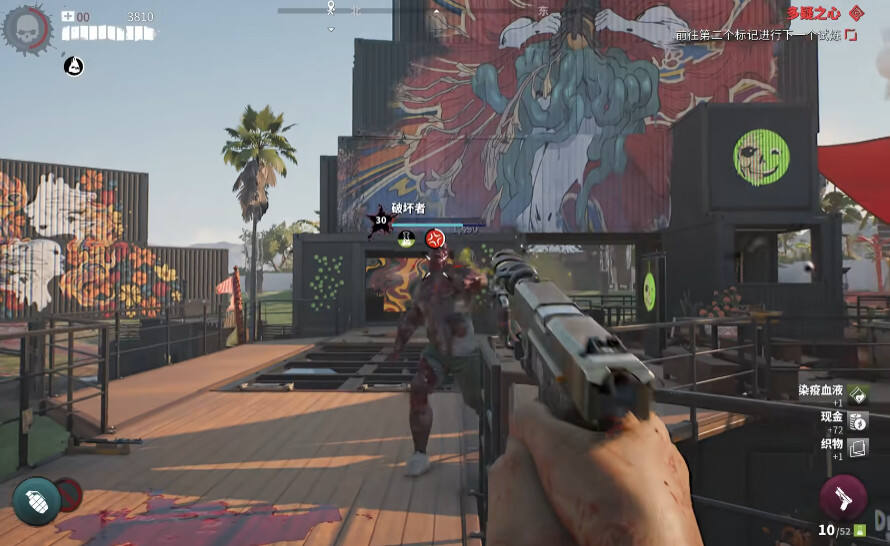Select the equipped pistol weapon icon
Screen dimensions: 890x546
(x=843, y=498)
